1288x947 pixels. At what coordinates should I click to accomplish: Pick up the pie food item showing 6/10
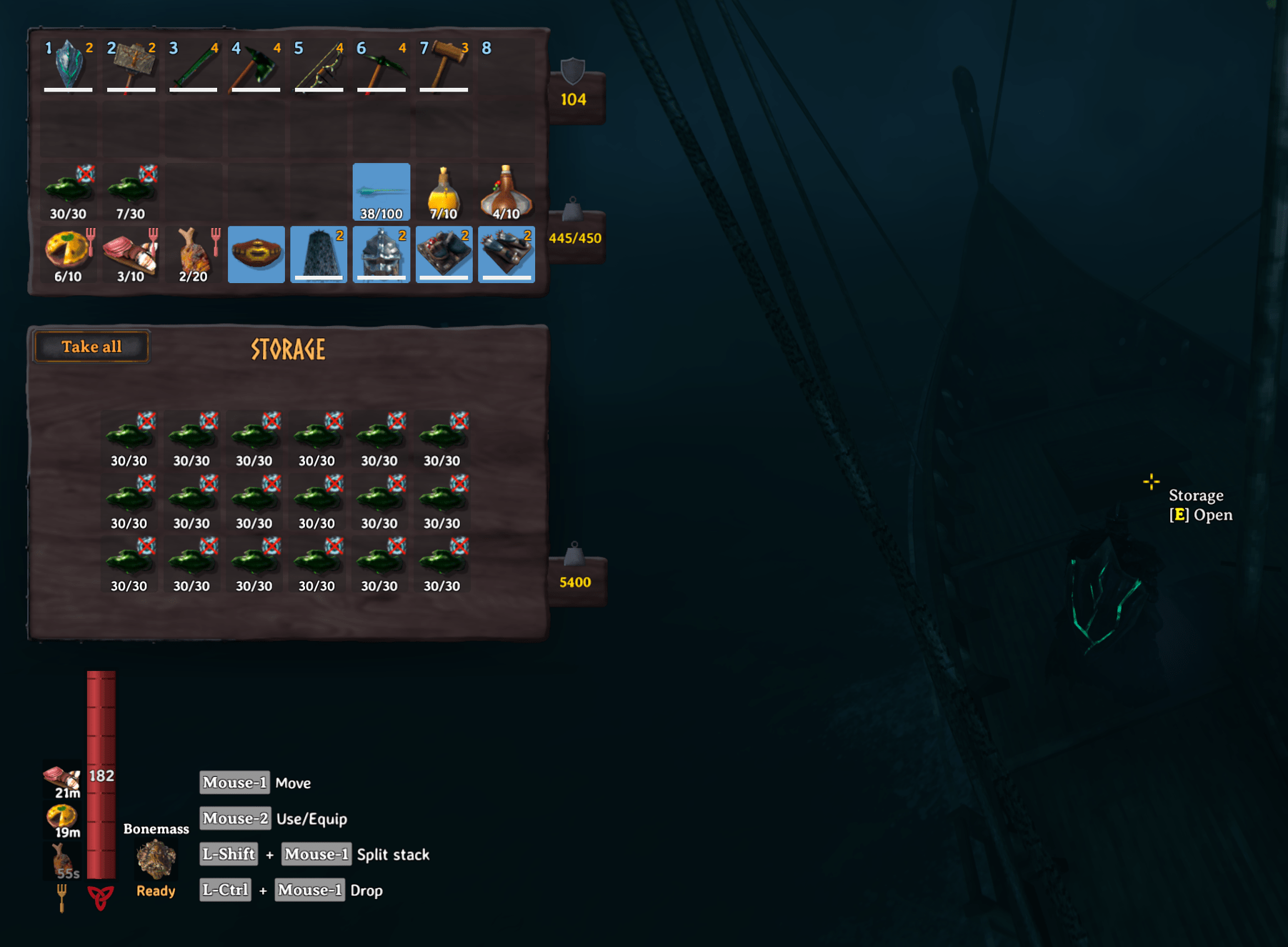tap(68, 254)
